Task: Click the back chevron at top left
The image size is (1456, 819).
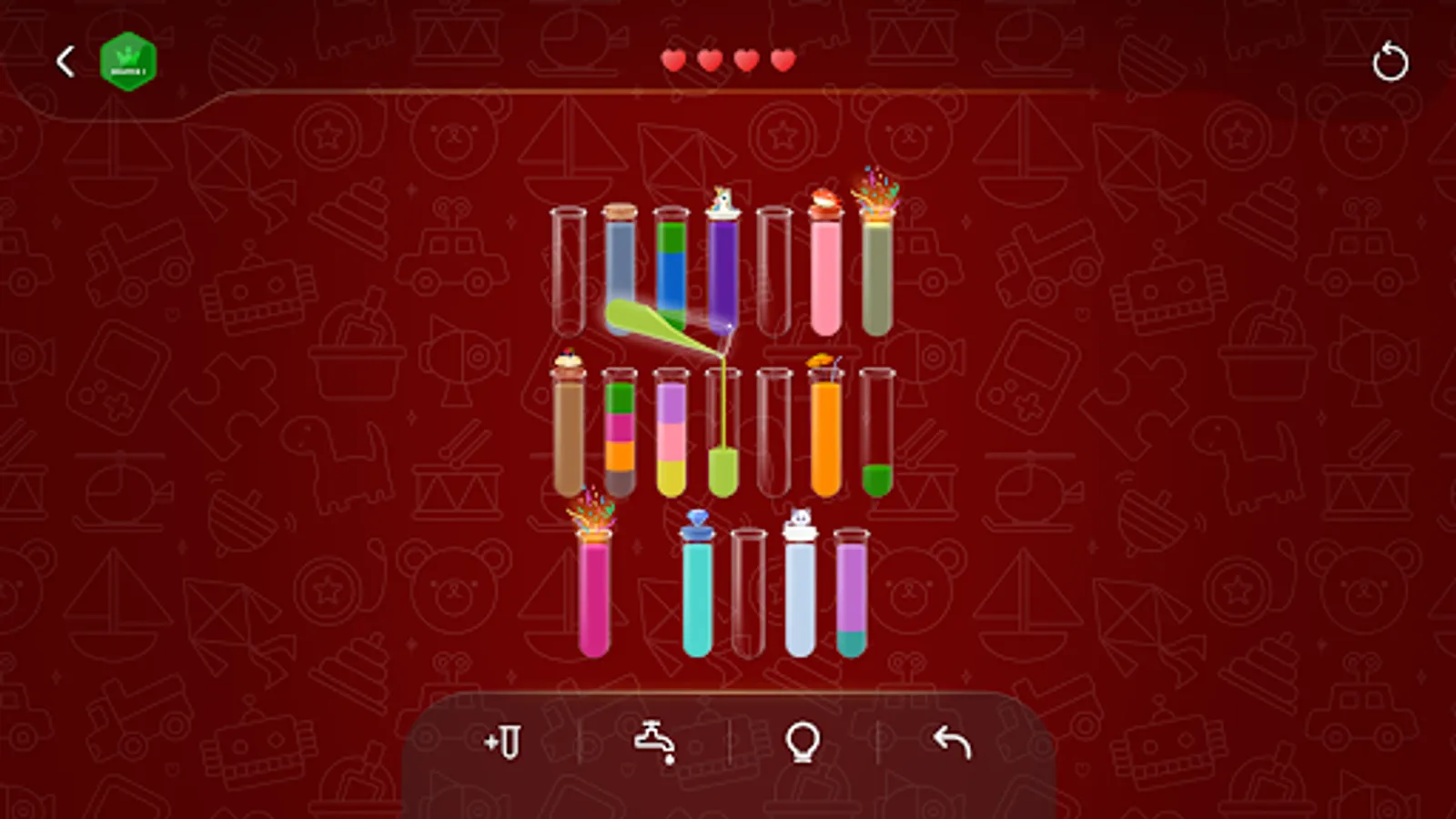Action: tap(64, 60)
